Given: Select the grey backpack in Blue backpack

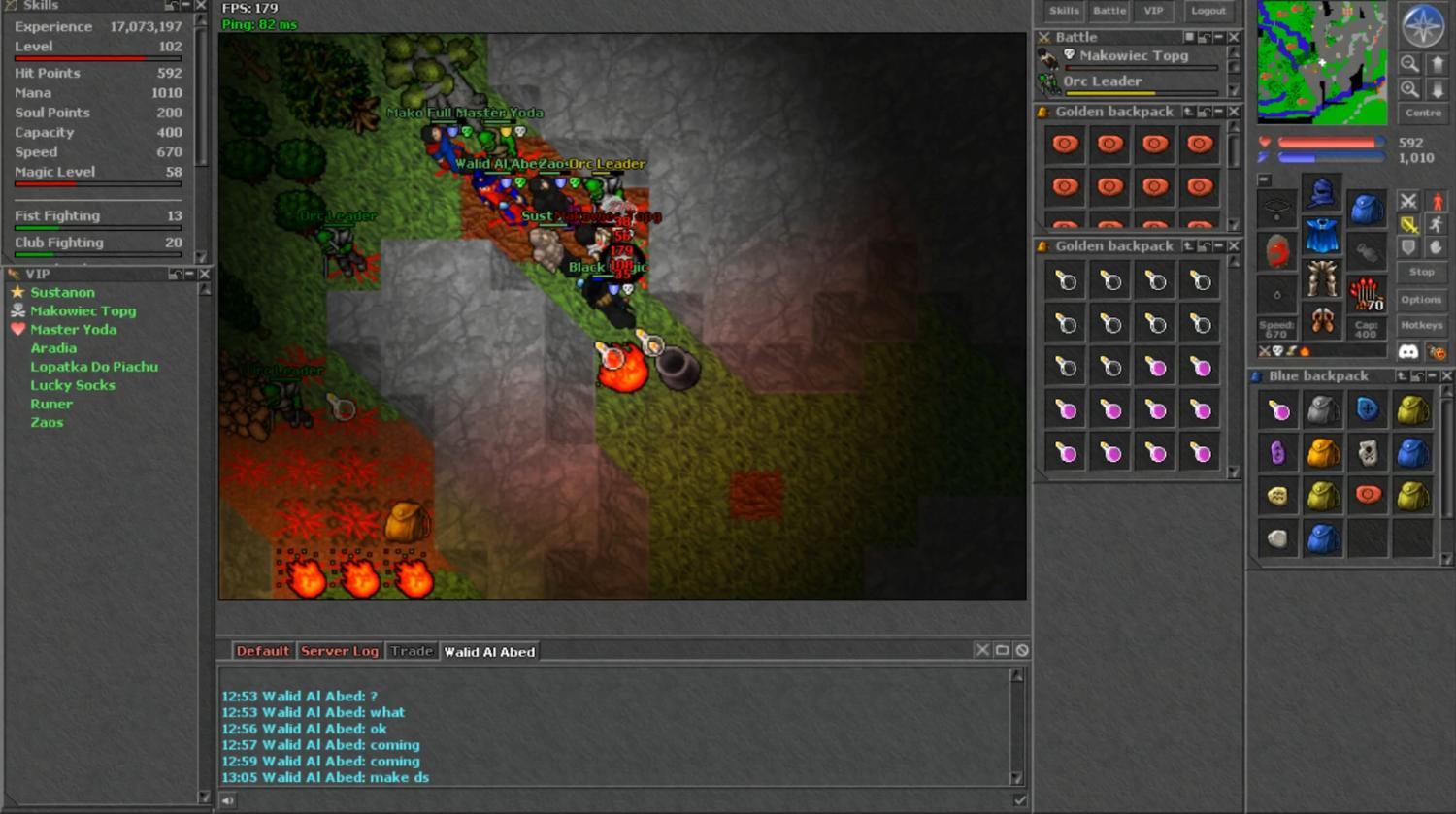Looking at the screenshot, I should pyautogui.click(x=1322, y=410).
